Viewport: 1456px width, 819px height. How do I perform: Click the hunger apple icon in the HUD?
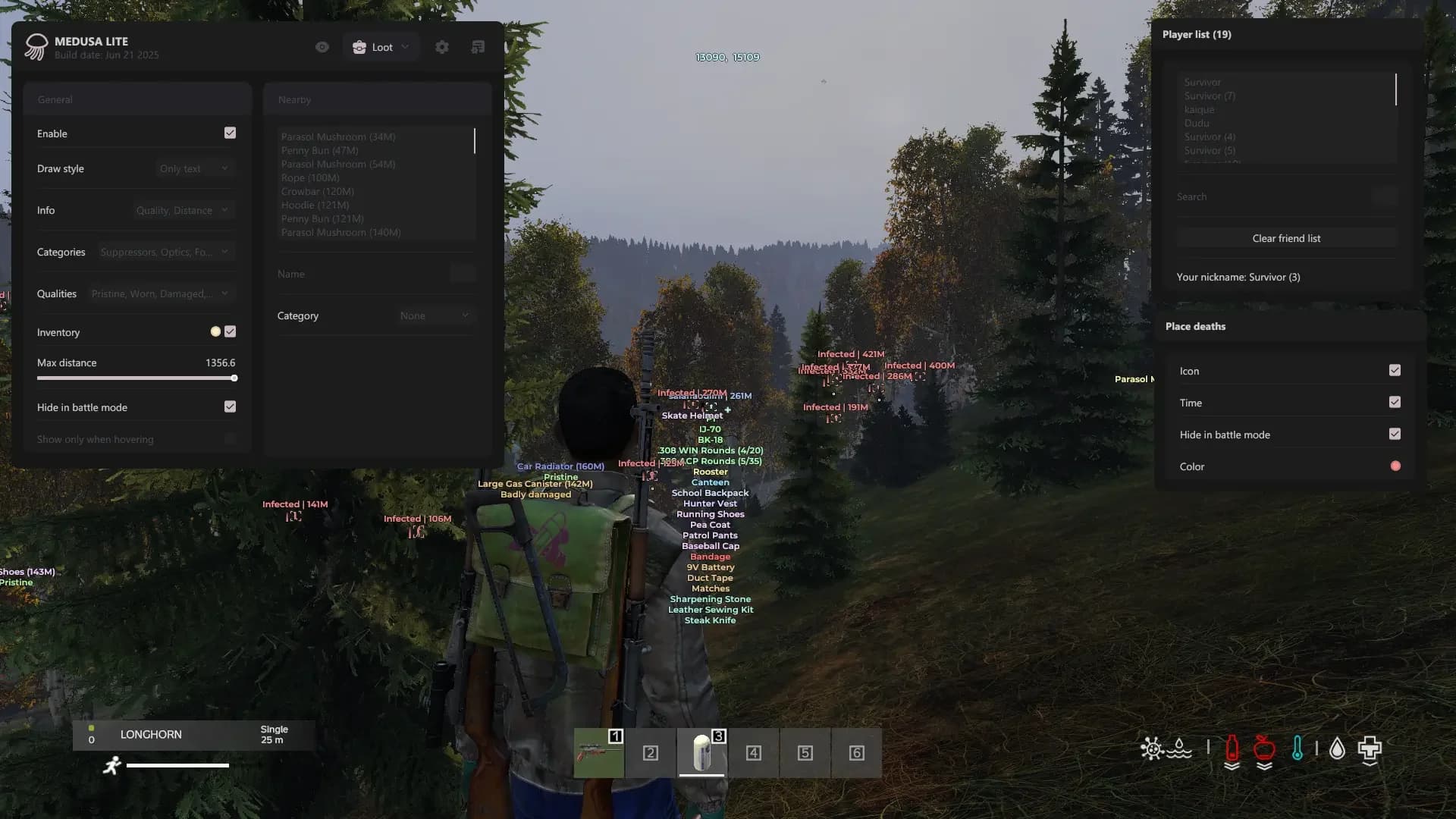pos(1263,747)
